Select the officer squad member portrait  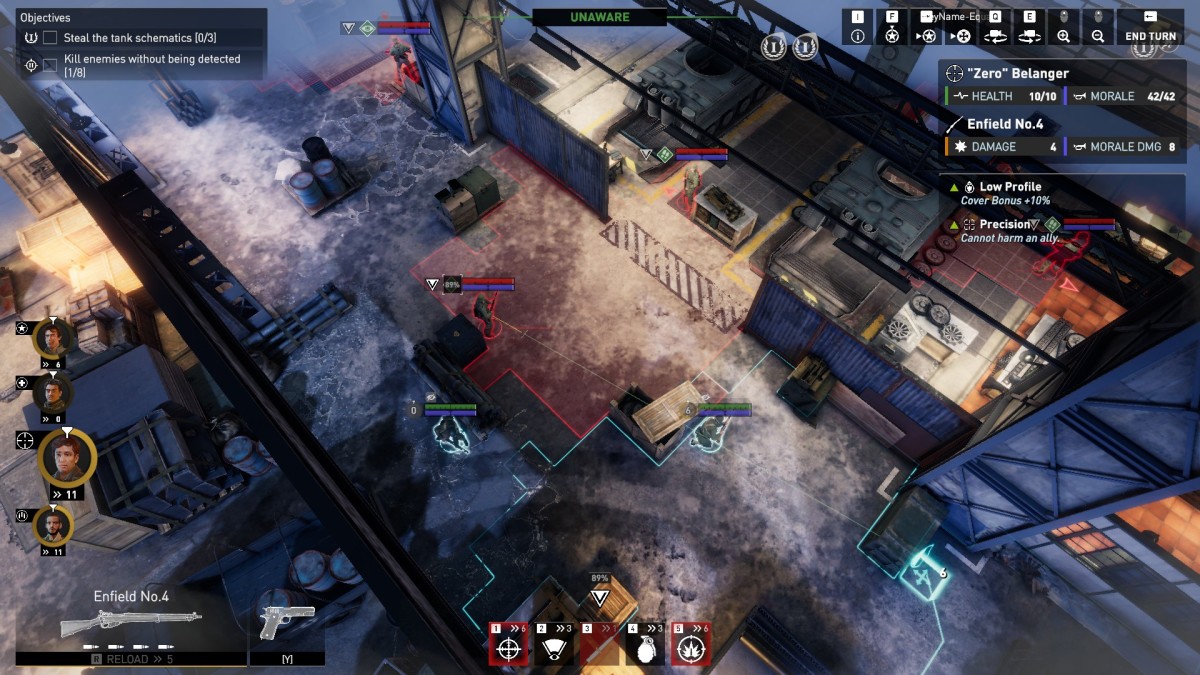click(52, 338)
